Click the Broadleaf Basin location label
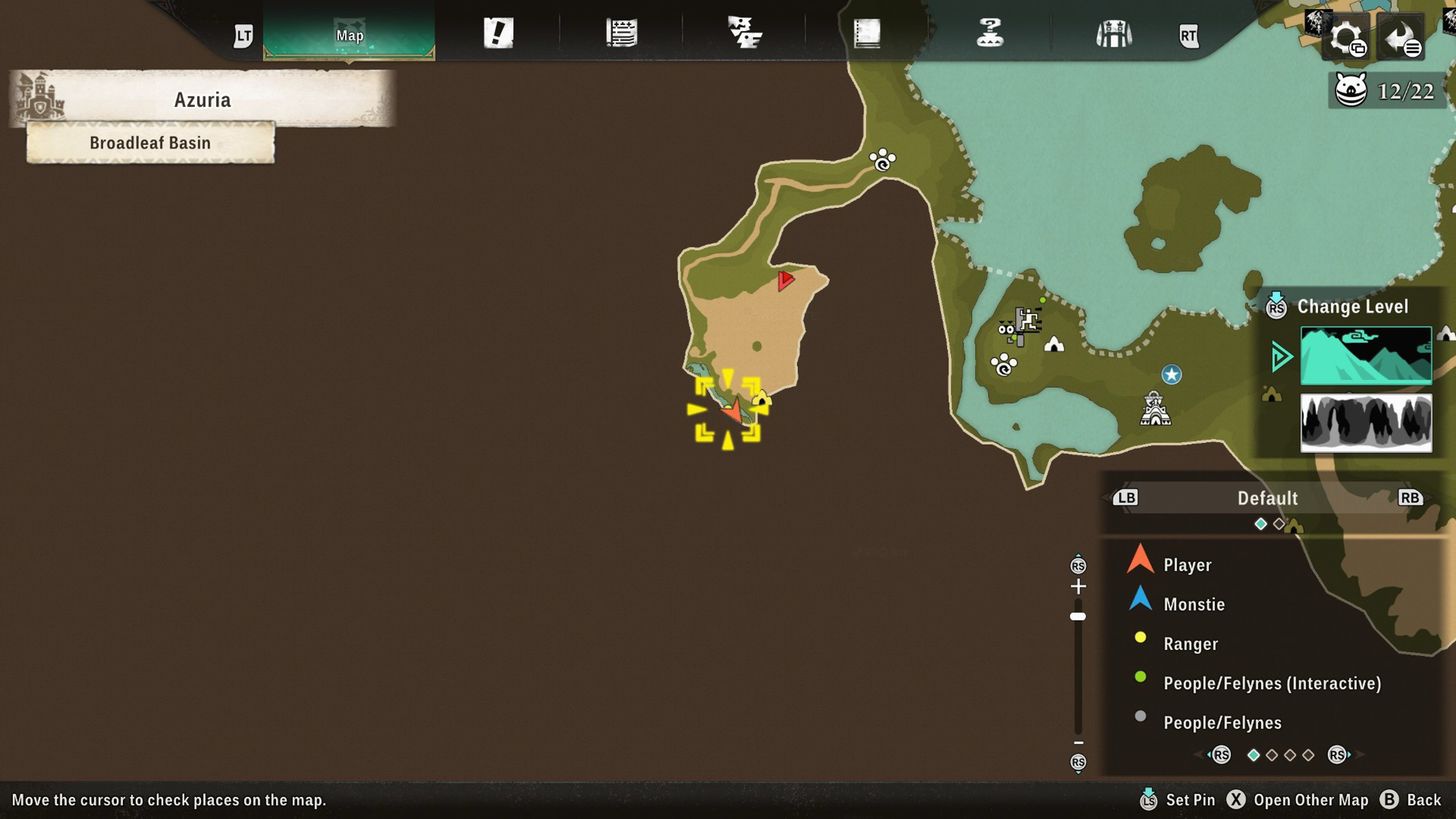Viewport: 1456px width, 819px height. click(x=150, y=143)
